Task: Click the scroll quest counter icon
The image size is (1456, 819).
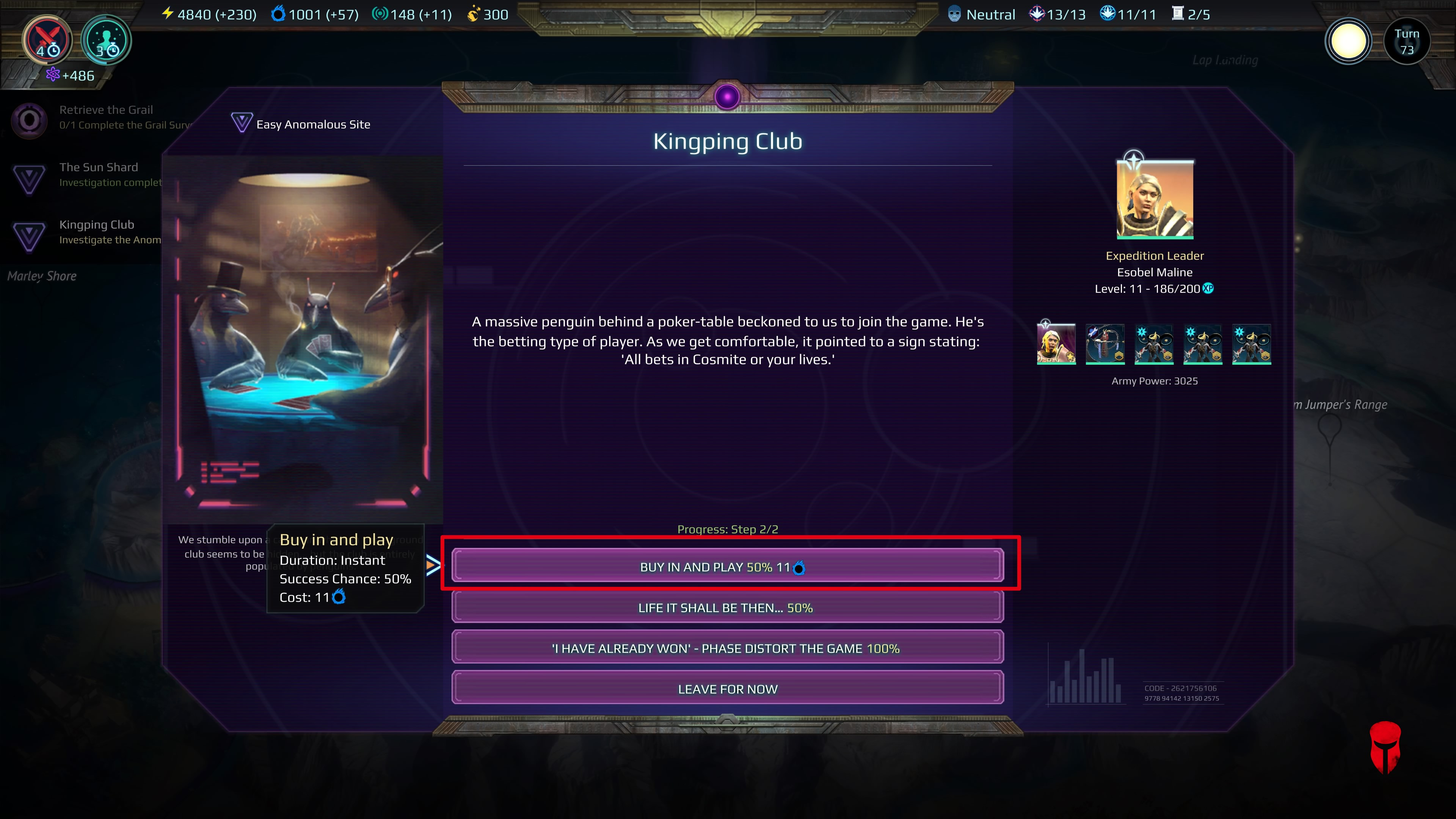Action: [1178, 14]
